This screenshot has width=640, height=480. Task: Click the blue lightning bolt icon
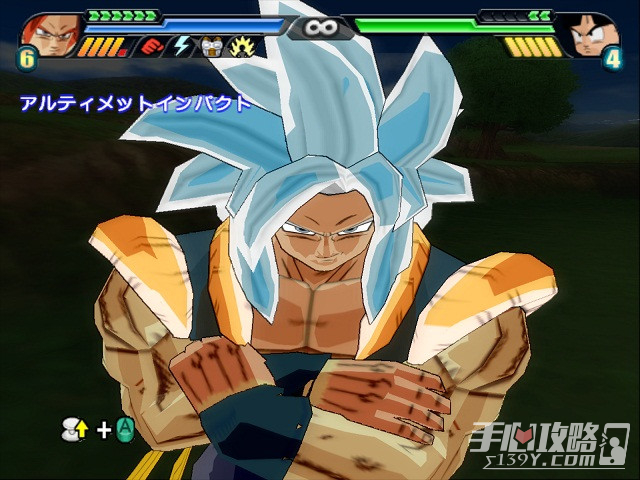coord(181,46)
